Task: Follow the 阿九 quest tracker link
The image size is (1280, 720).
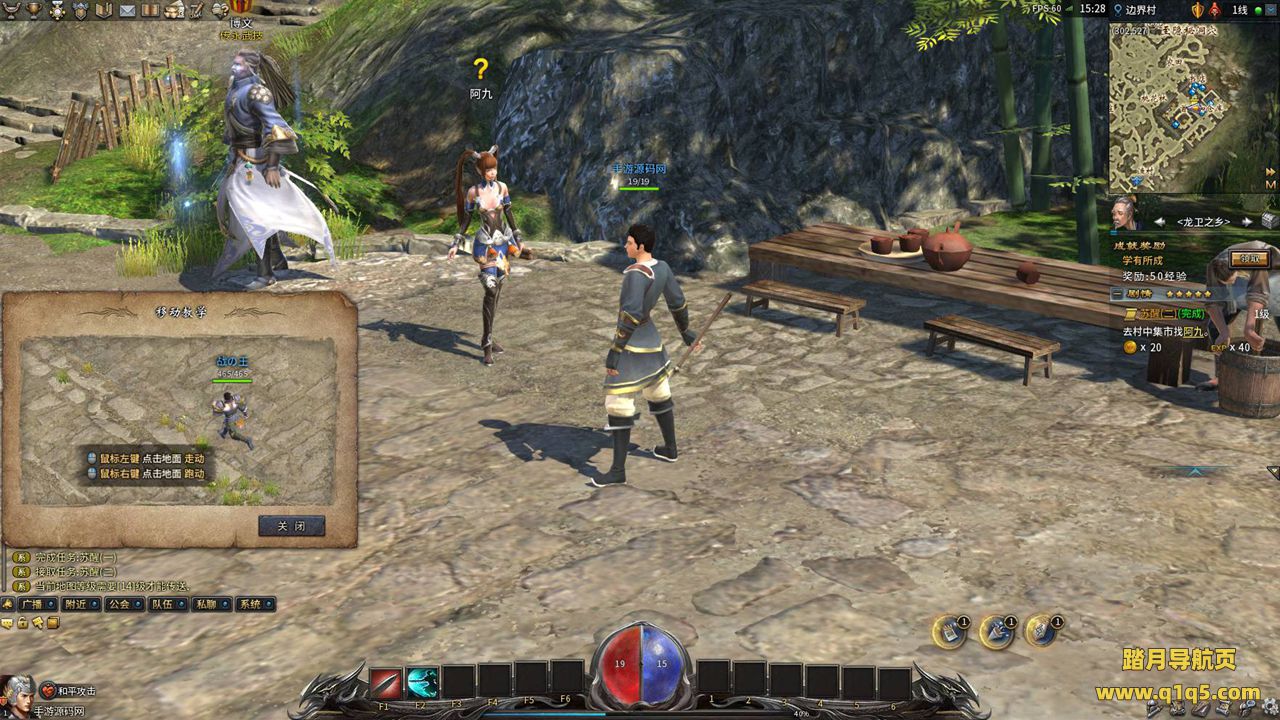Action: point(1193,331)
